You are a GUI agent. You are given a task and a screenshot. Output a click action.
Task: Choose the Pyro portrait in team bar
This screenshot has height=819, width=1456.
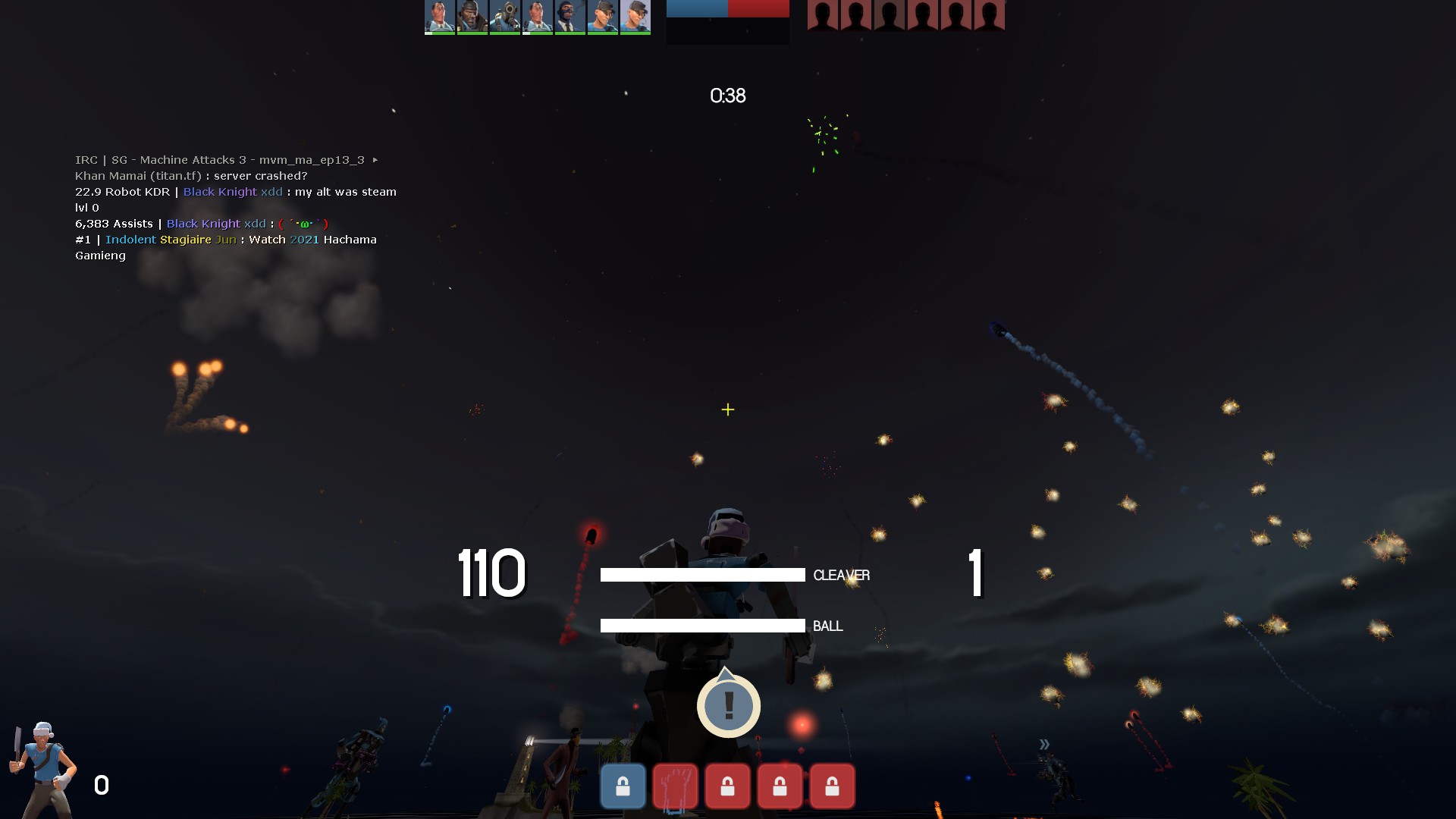[x=504, y=17]
